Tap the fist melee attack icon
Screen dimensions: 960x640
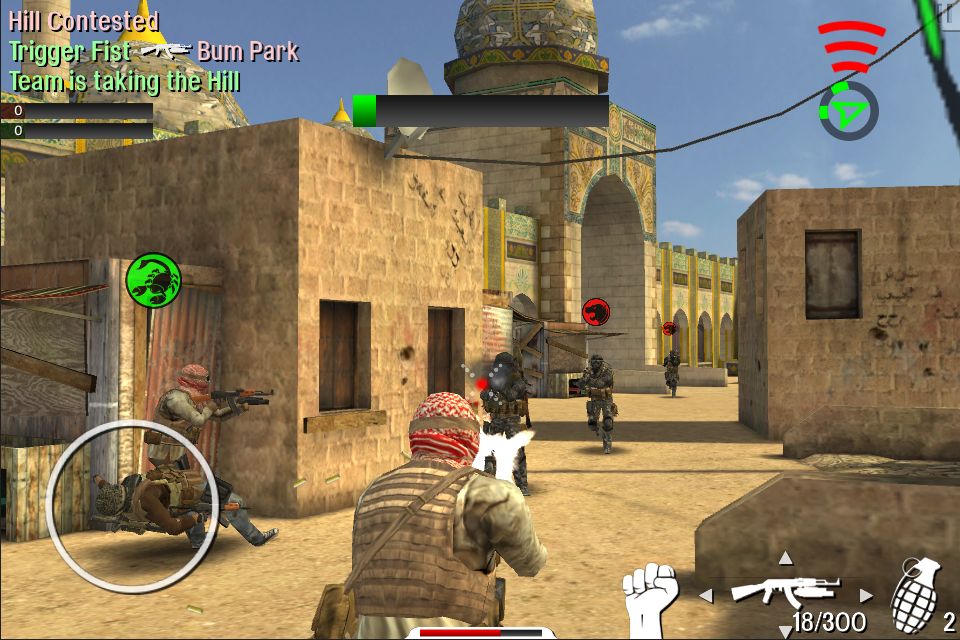point(650,596)
